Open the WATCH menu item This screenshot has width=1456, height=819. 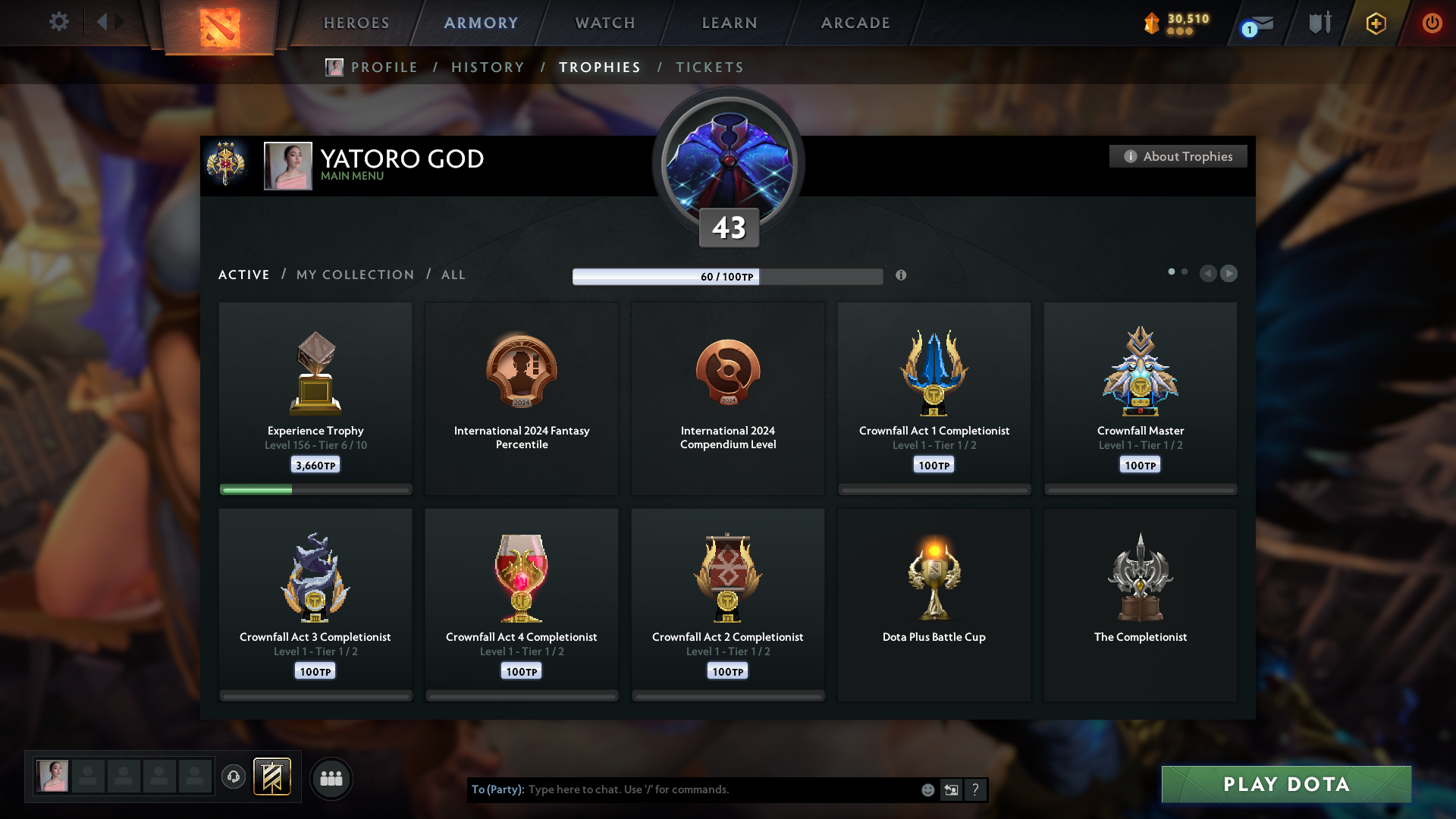pyautogui.click(x=604, y=23)
